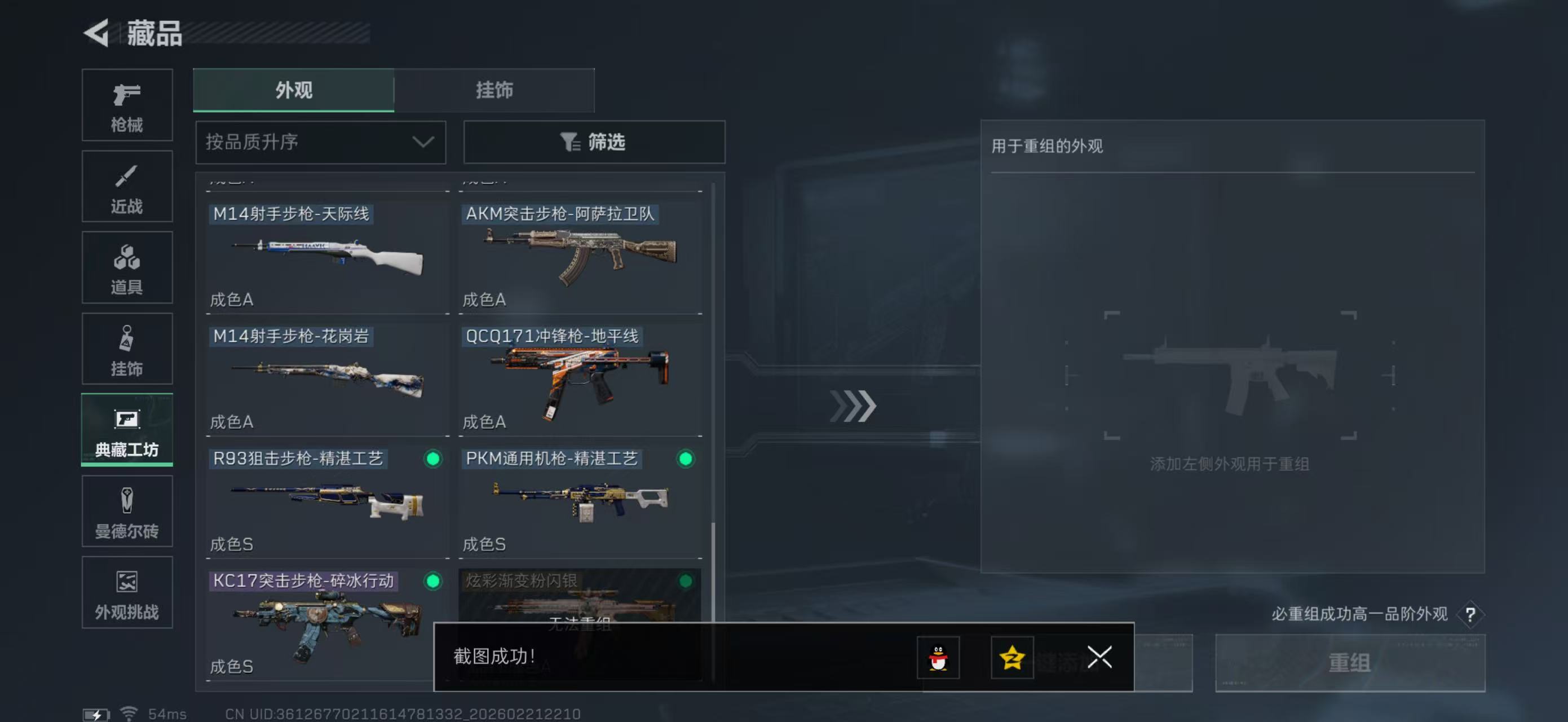
Task: Open the 按品质升序 sorting dropdown
Action: pos(320,142)
